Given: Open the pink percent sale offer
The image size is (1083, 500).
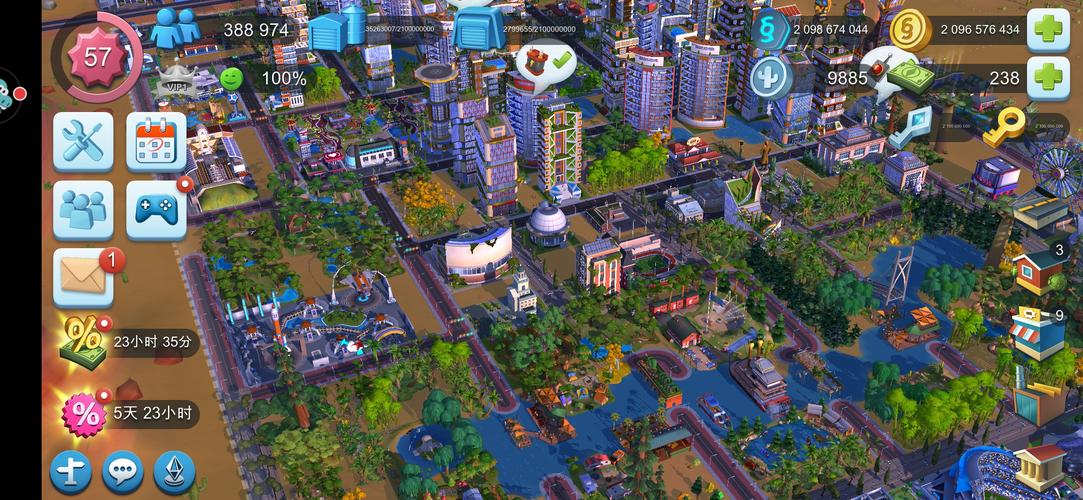Looking at the screenshot, I should (82, 413).
